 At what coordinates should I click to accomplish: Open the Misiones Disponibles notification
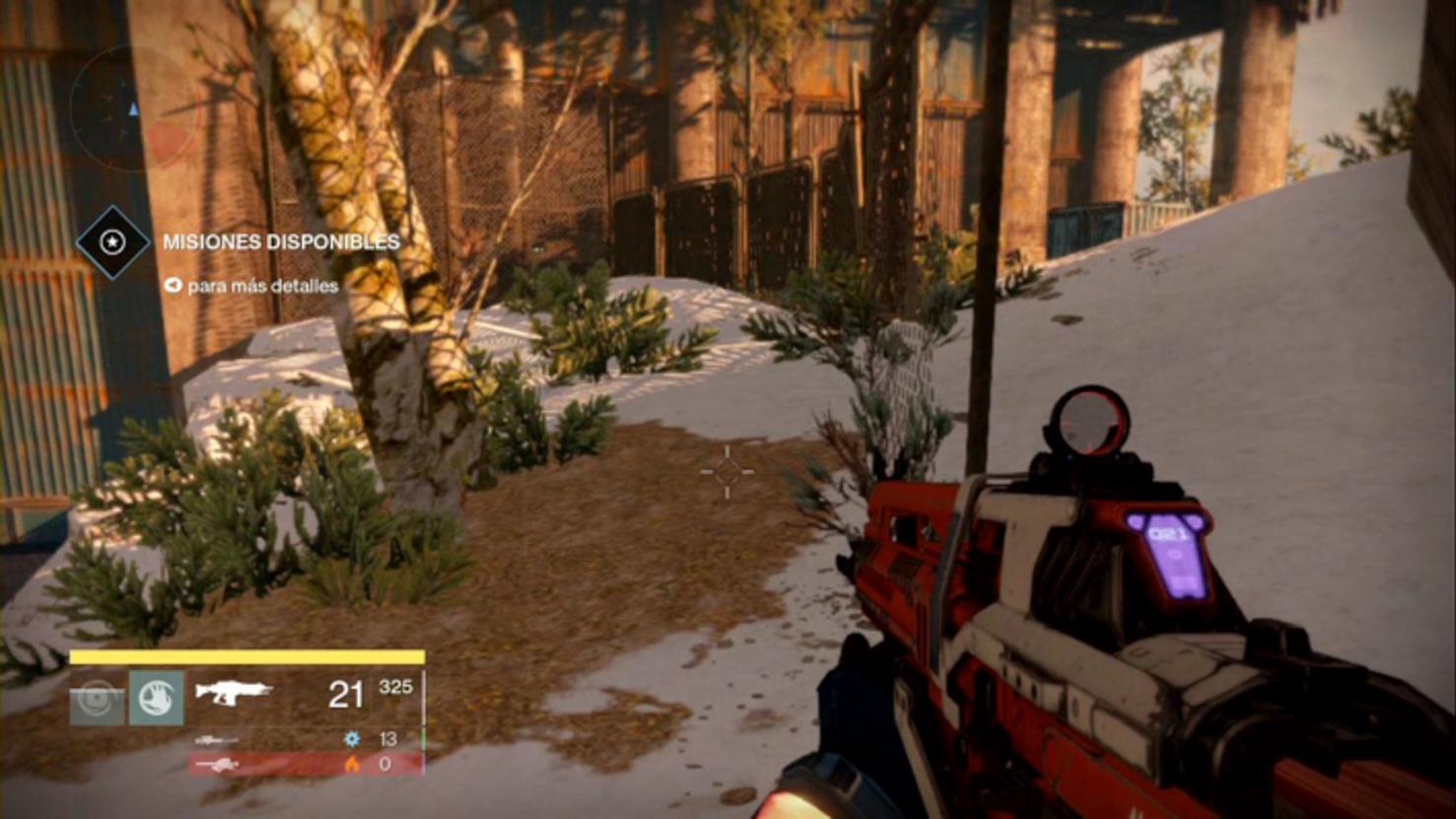pos(281,241)
